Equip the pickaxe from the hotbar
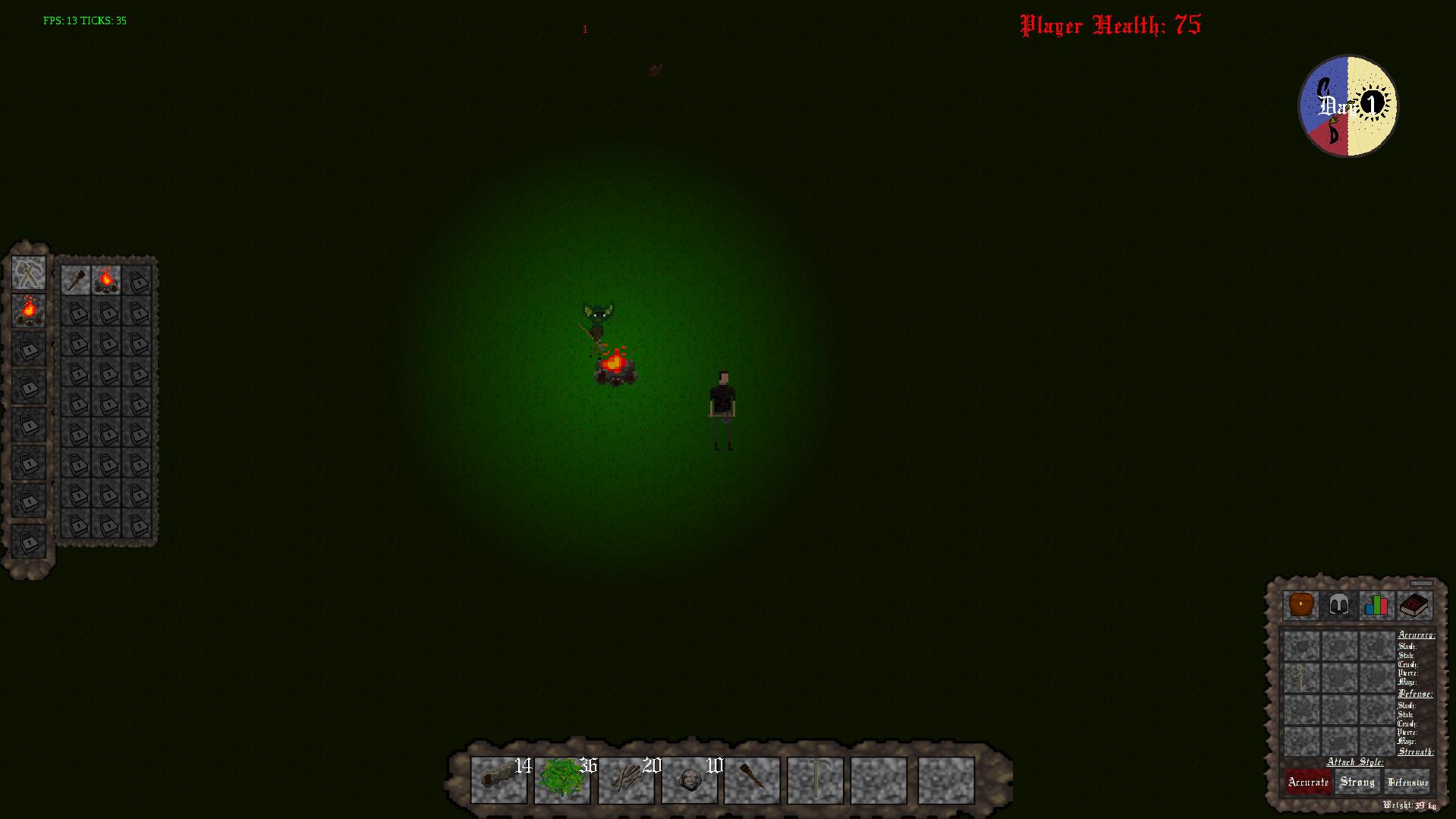Viewport: 1456px width, 819px height. pyautogui.click(x=816, y=780)
